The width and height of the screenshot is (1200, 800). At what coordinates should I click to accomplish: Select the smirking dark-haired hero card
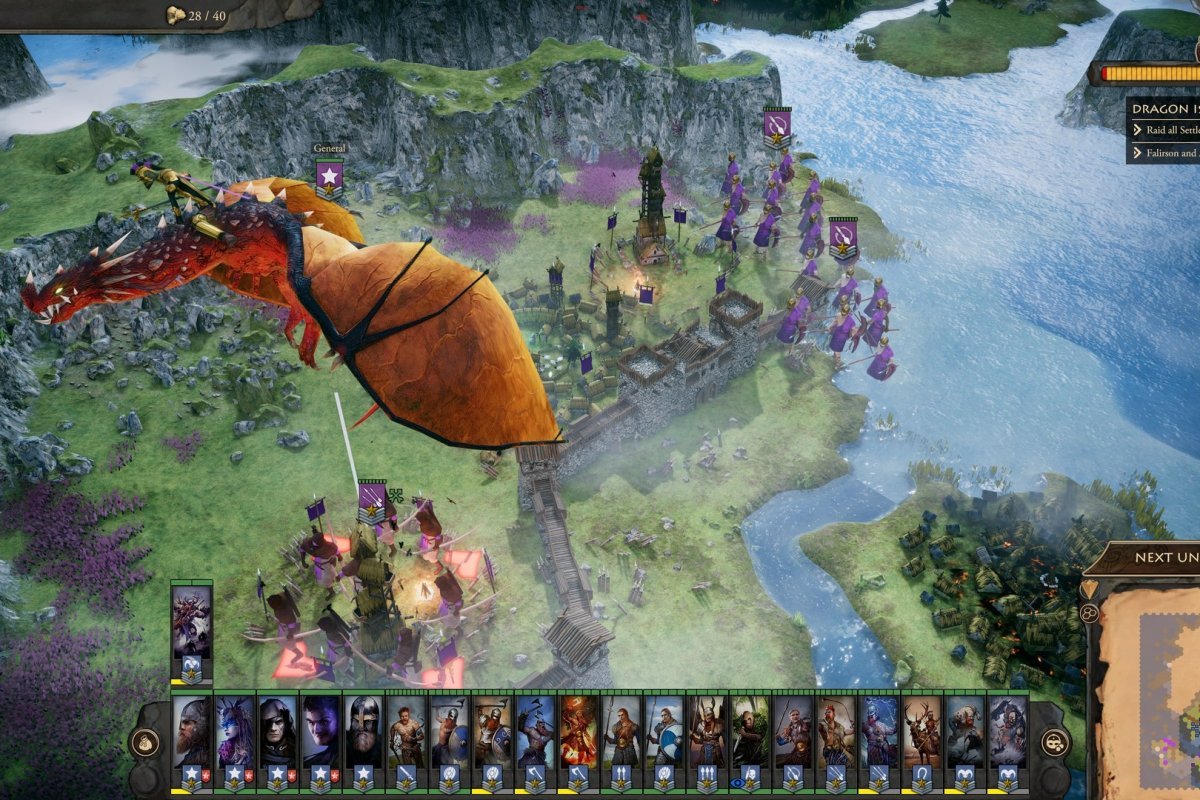(320, 738)
